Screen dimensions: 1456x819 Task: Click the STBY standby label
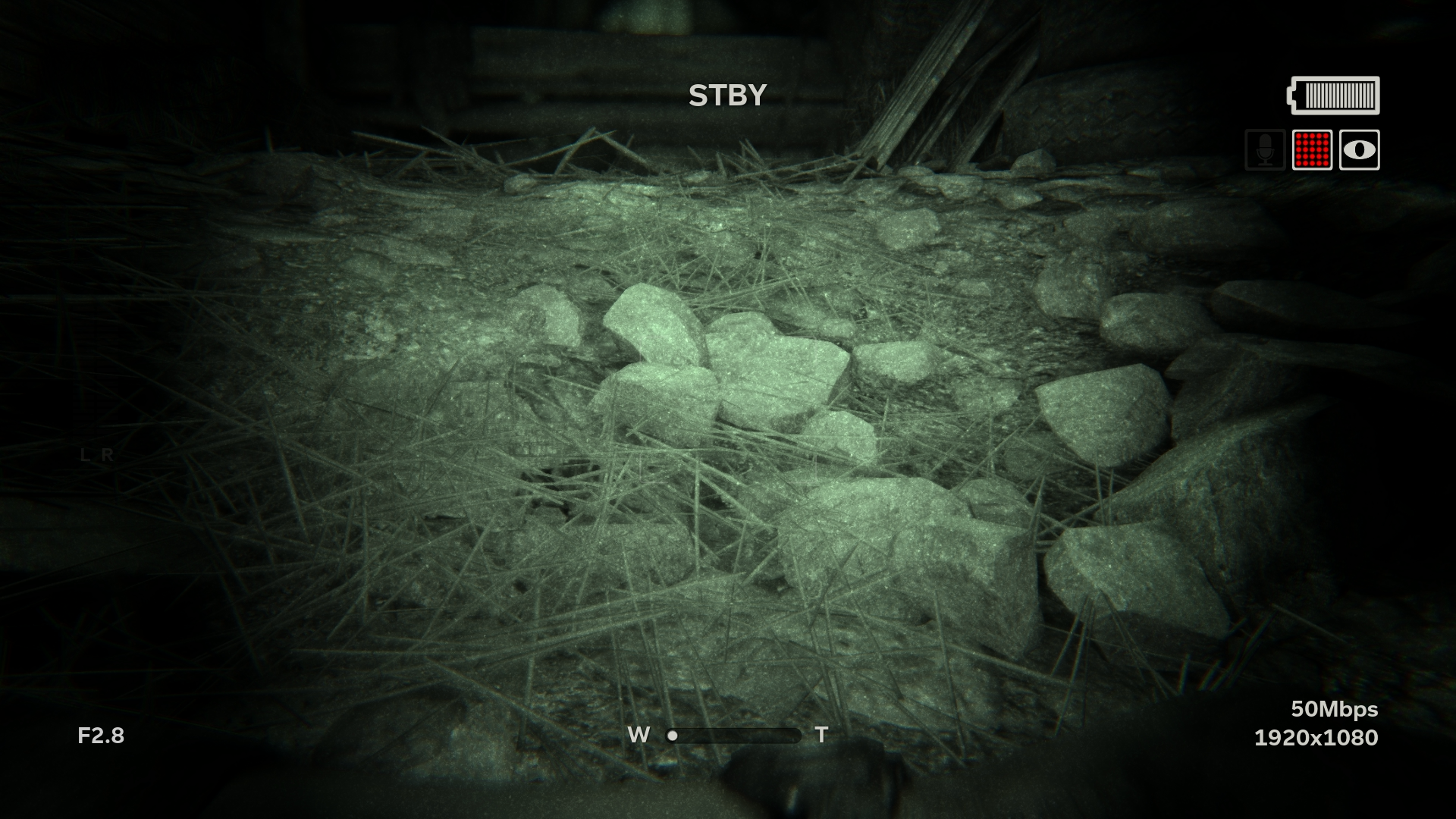tap(727, 94)
